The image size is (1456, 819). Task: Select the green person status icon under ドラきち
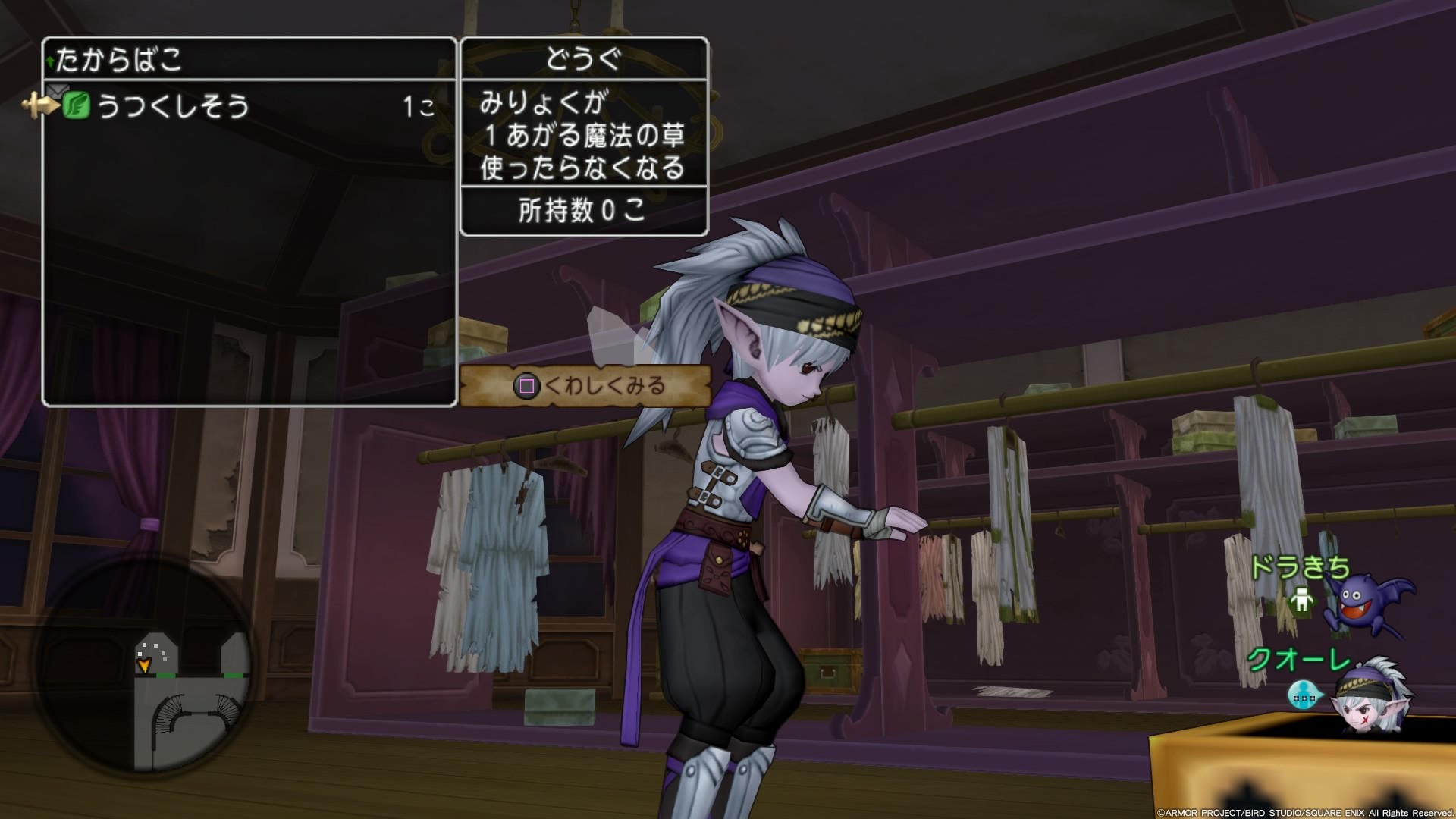(1301, 601)
